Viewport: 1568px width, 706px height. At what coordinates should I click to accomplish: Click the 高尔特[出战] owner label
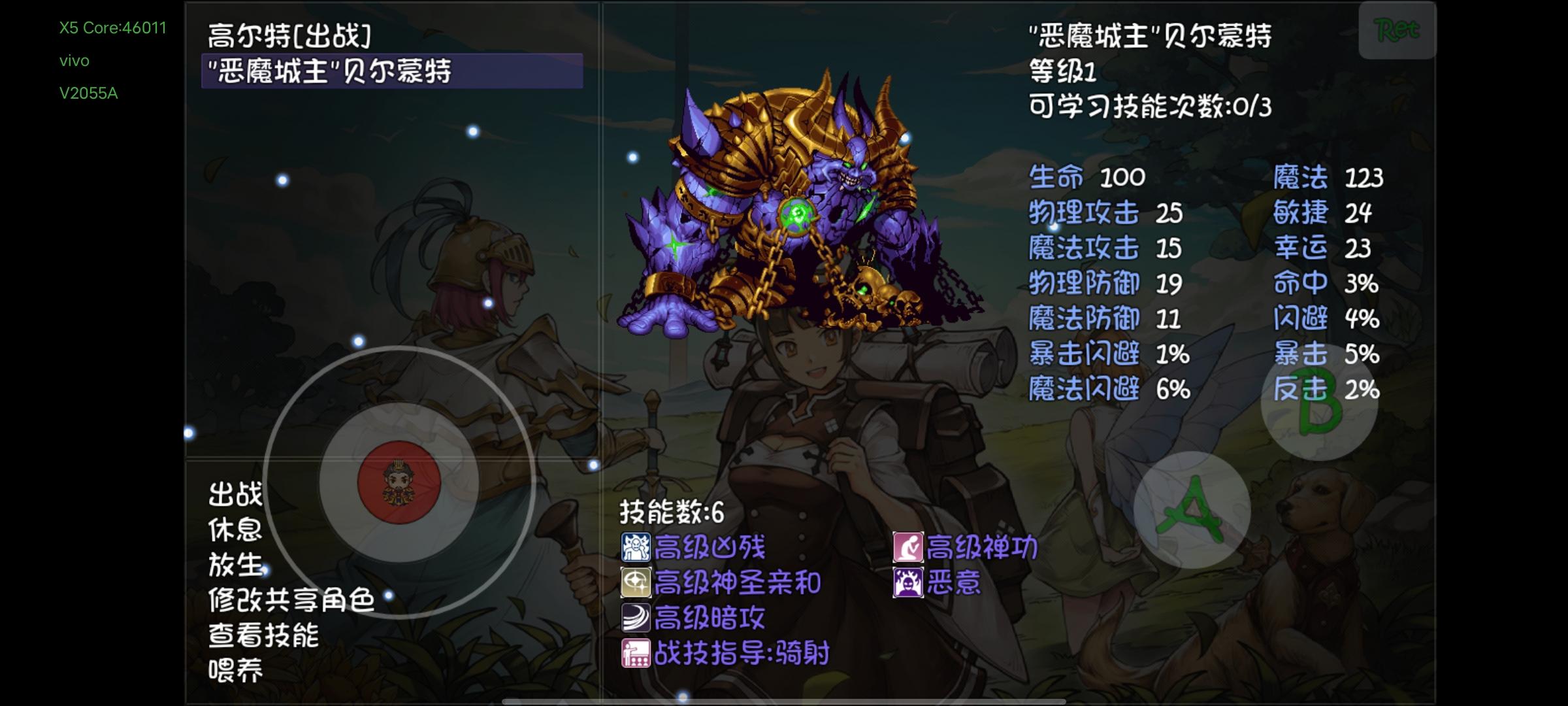[x=287, y=36]
